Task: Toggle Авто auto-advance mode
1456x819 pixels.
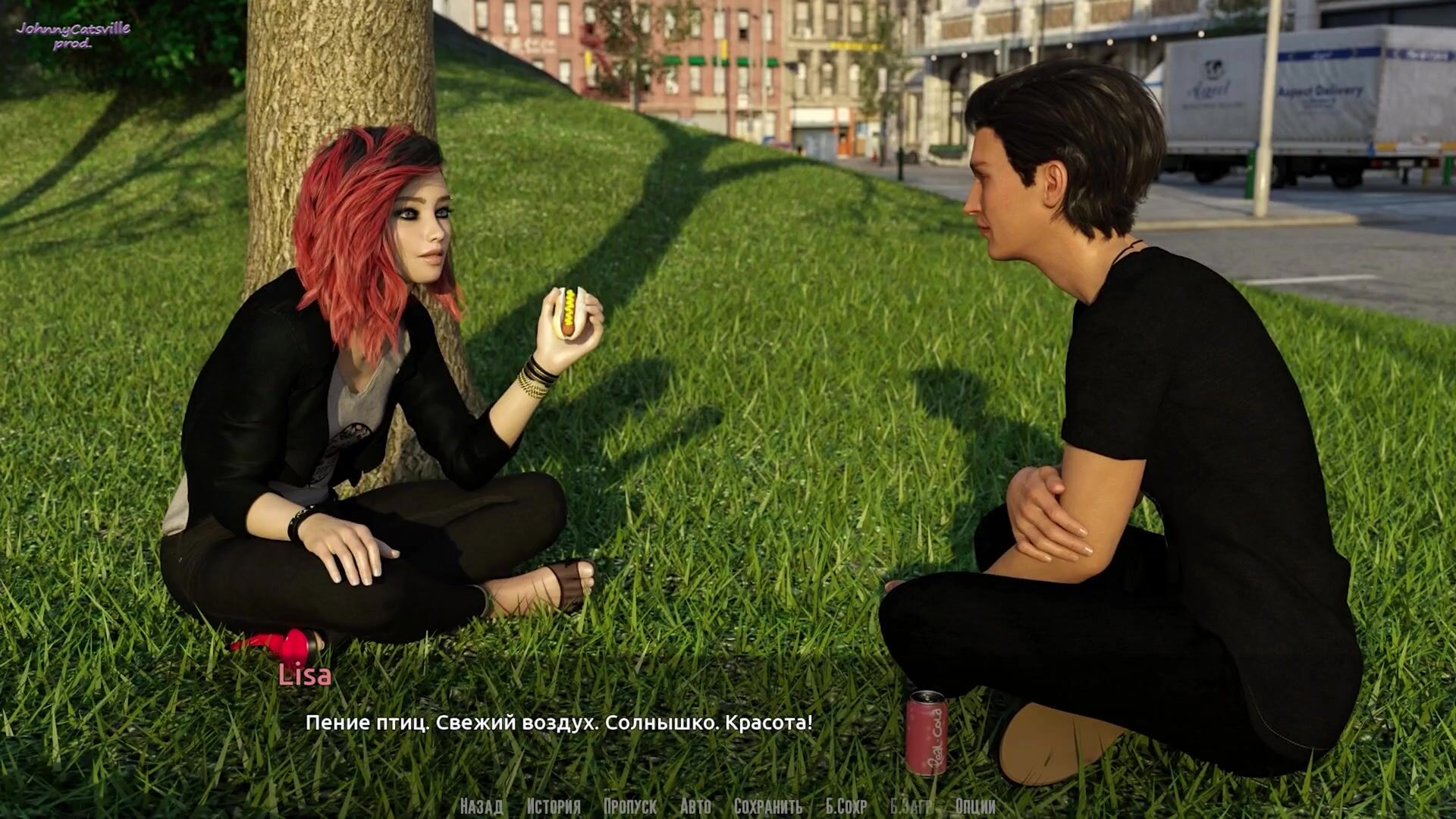Action: click(695, 806)
